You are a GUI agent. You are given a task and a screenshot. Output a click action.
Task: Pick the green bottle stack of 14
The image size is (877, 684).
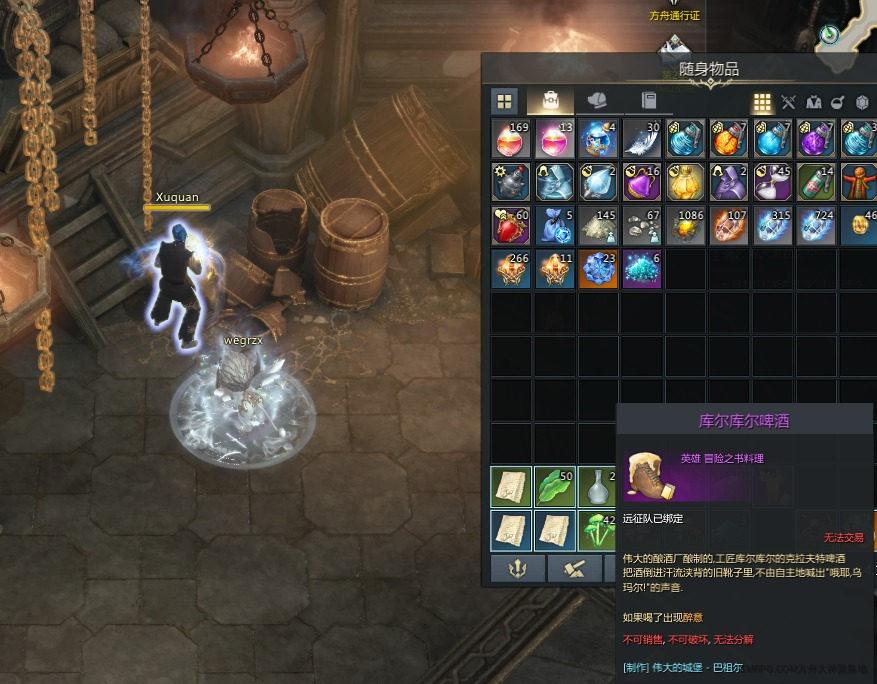817,182
